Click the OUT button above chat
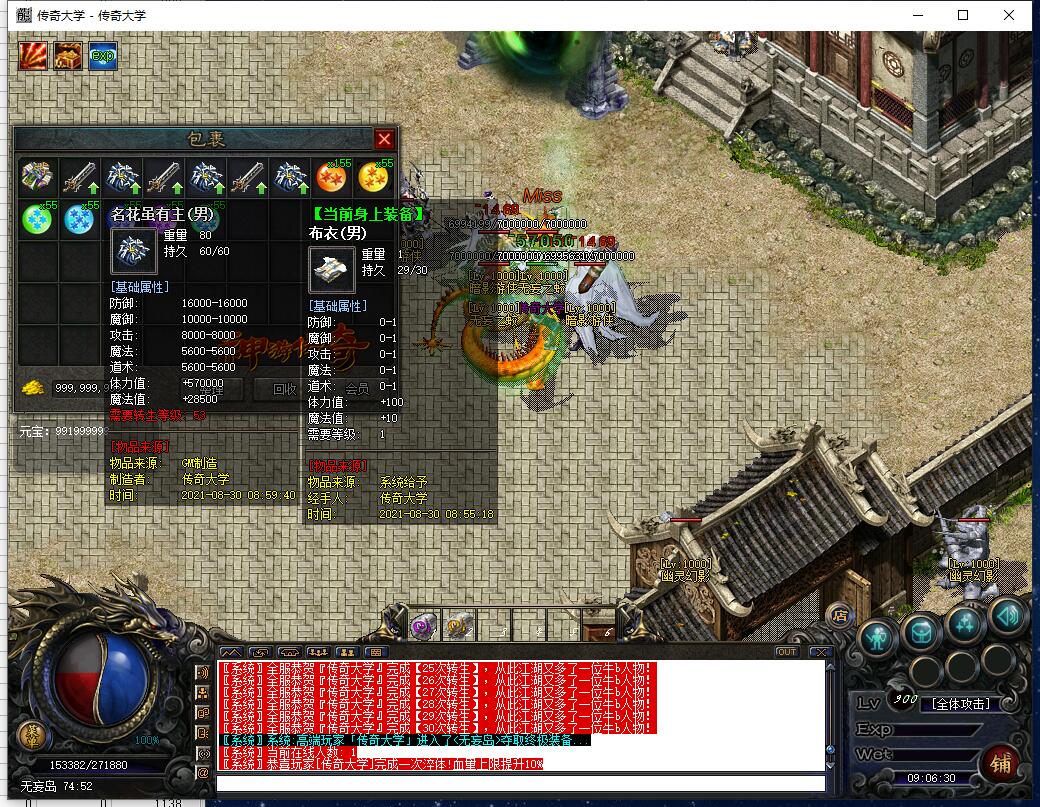 pyautogui.click(x=787, y=652)
